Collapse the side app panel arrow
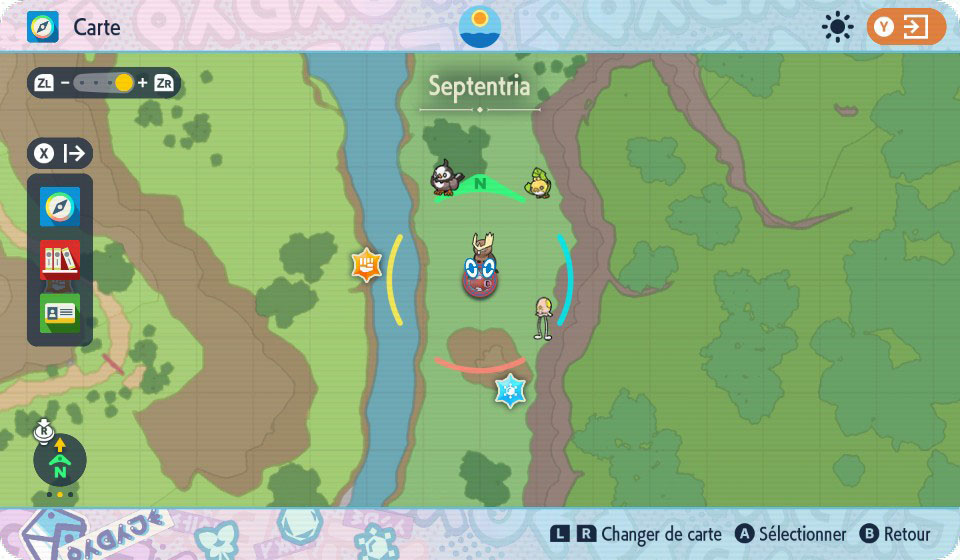 (x=60, y=153)
